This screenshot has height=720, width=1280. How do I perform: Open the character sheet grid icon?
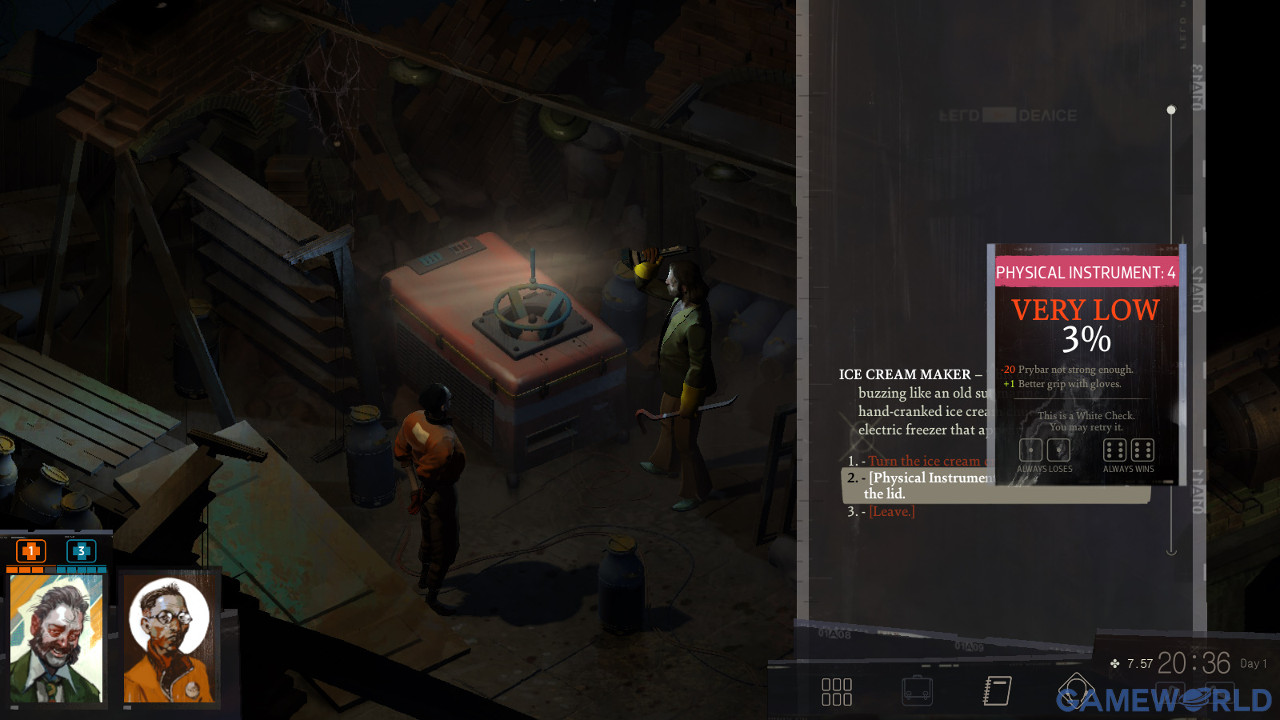point(836,691)
